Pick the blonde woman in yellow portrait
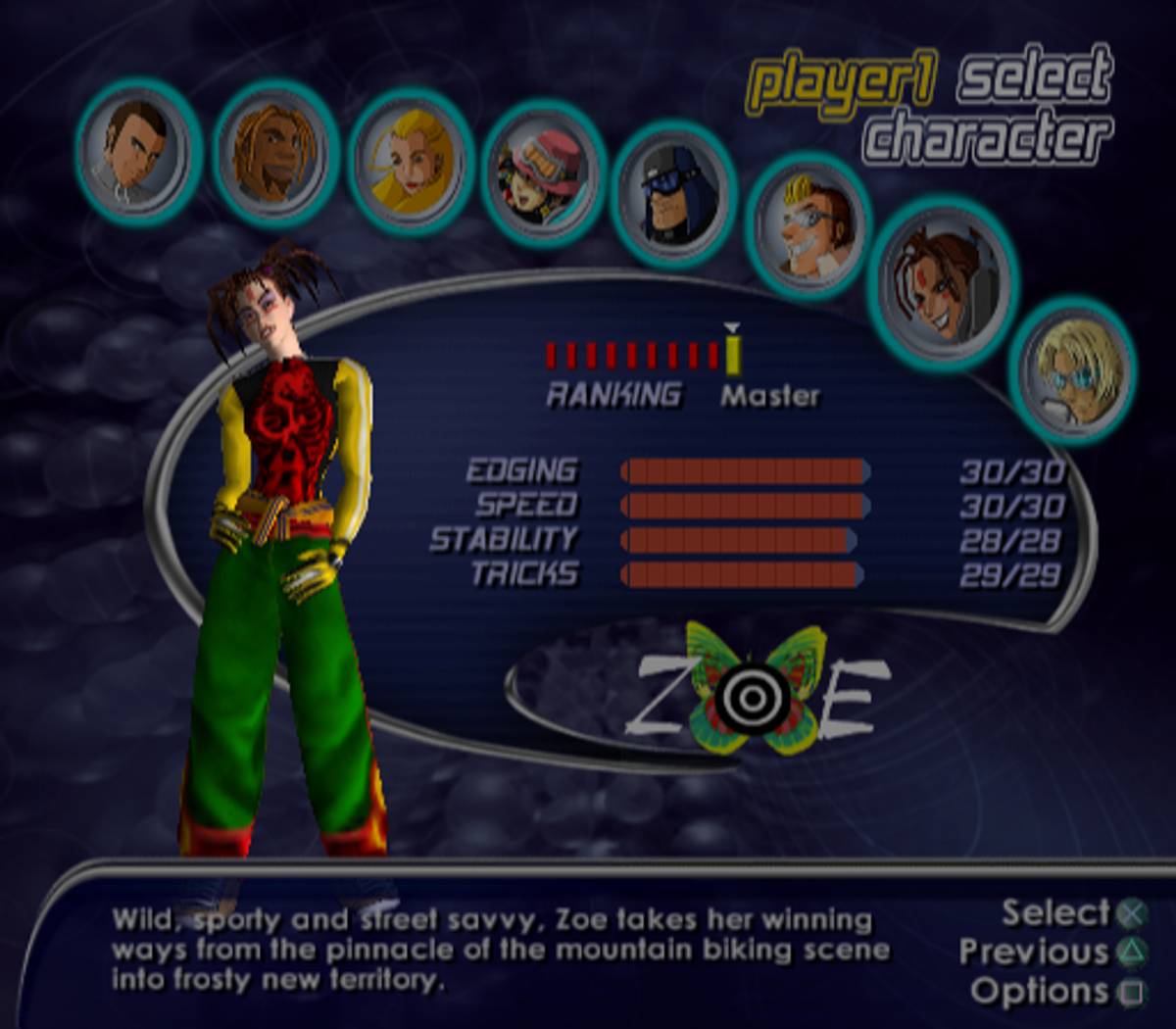The width and height of the screenshot is (1176, 1029). (412, 163)
